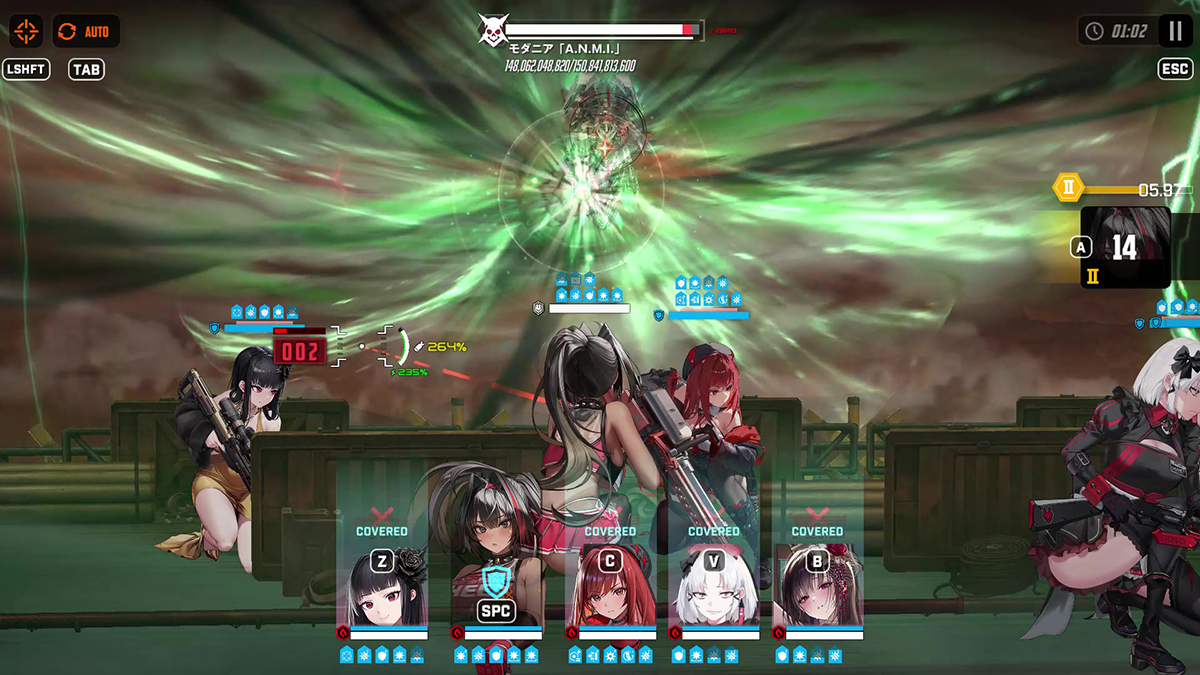This screenshot has width=1200, height=675.
Task: Pause the battle
Action: click(x=1175, y=31)
